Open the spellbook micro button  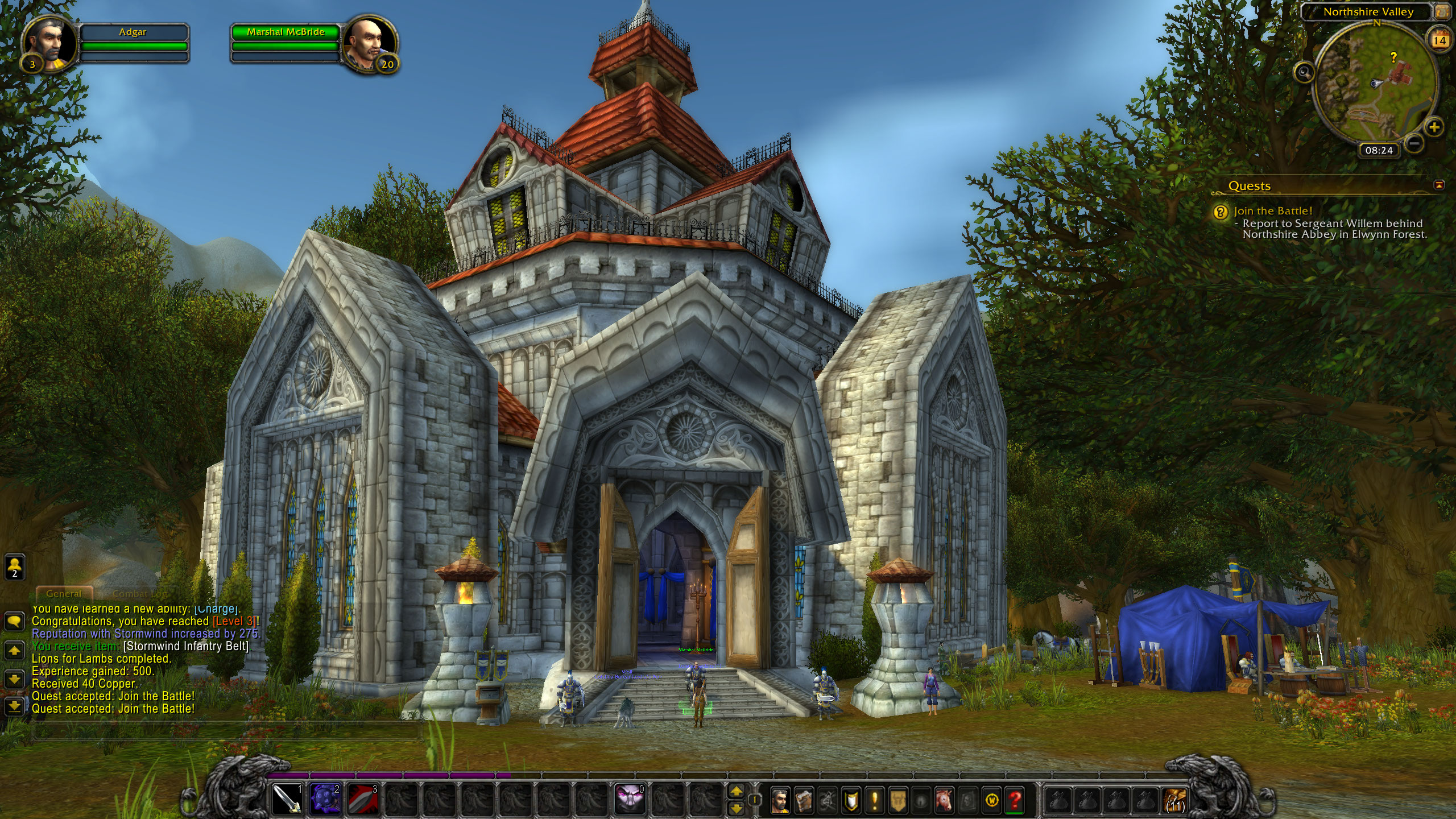coord(804,800)
